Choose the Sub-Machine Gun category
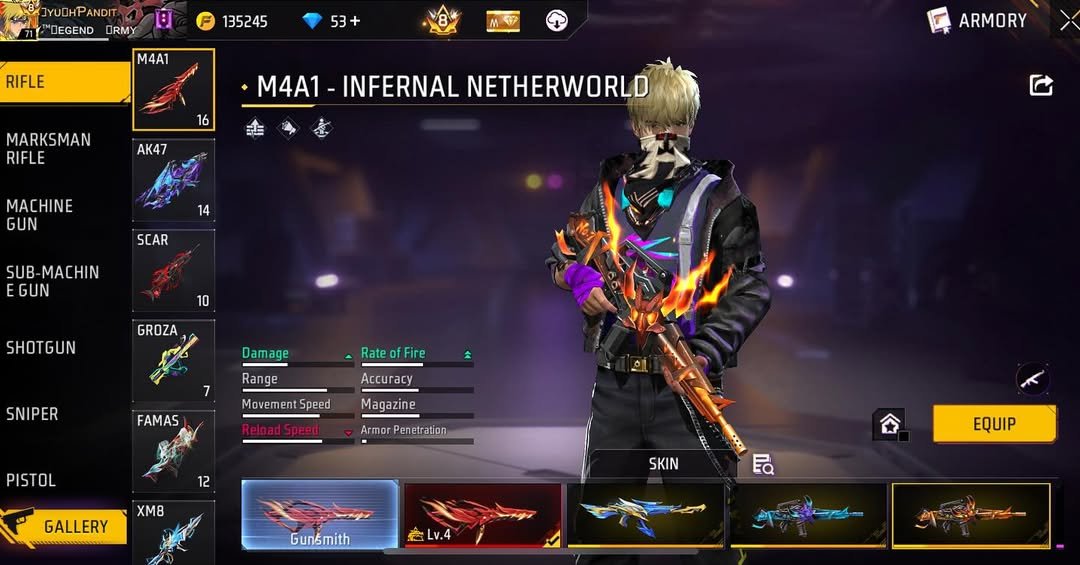The height and width of the screenshot is (565, 1080). click(53, 281)
